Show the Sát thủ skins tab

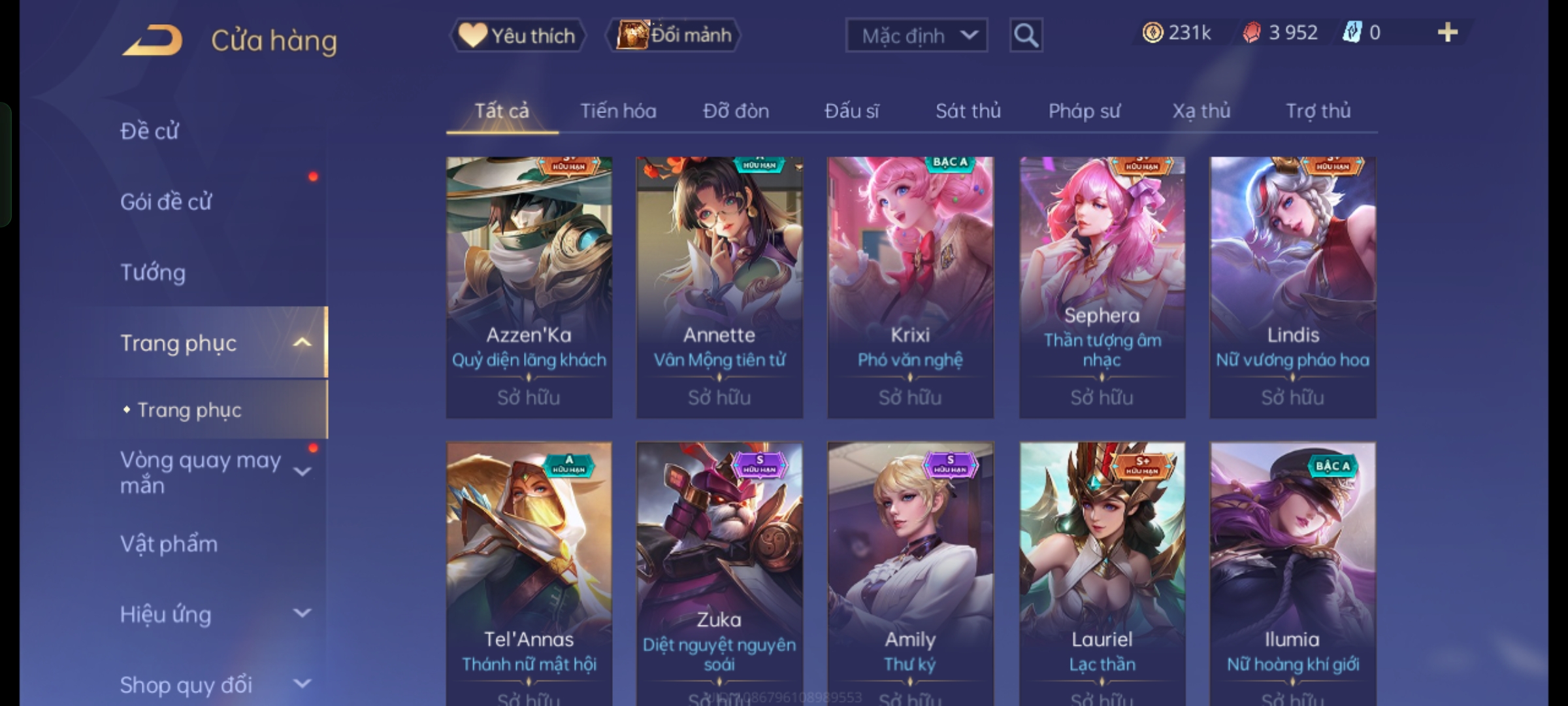tap(968, 111)
